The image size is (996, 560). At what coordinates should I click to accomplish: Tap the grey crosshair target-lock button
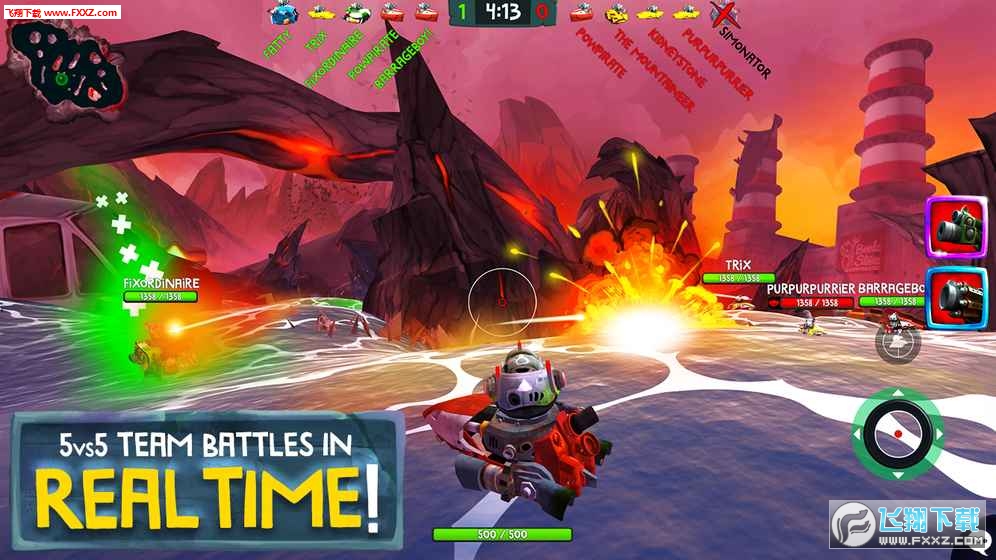point(897,342)
